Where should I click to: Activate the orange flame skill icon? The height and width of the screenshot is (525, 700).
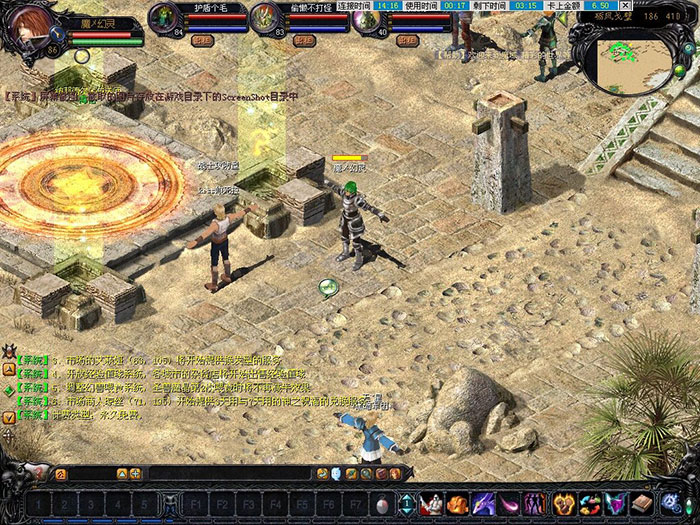(459, 503)
